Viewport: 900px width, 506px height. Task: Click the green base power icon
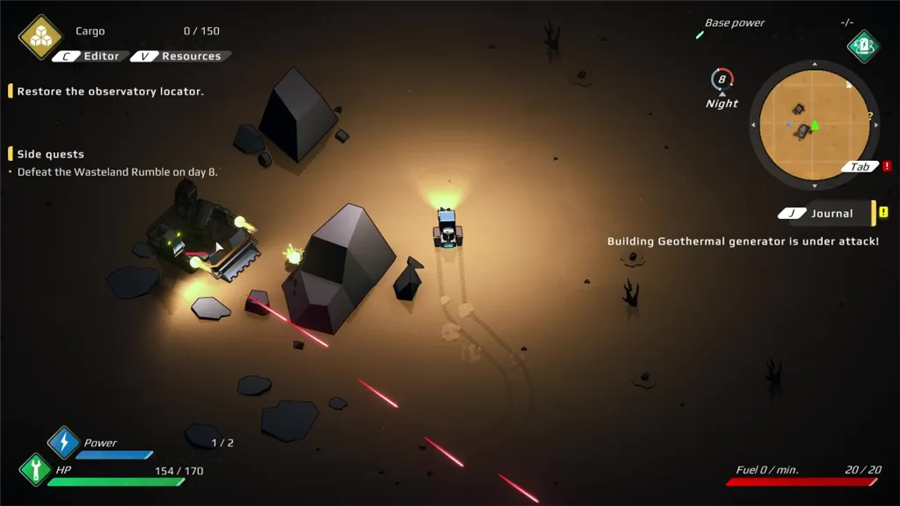click(863, 46)
